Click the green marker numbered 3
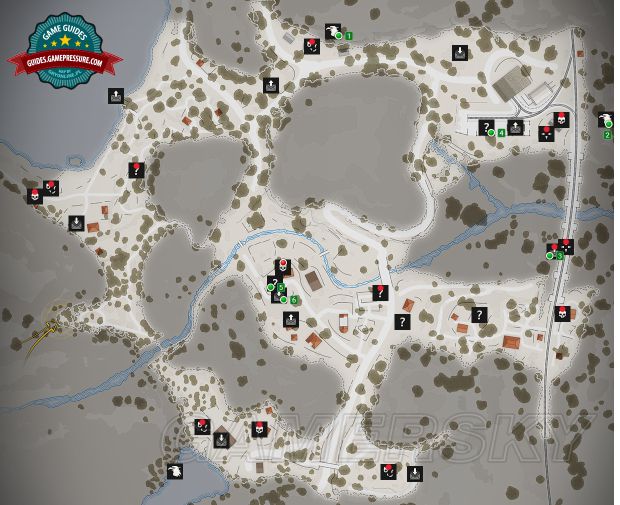 pyautogui.click(x=560, y=256)
